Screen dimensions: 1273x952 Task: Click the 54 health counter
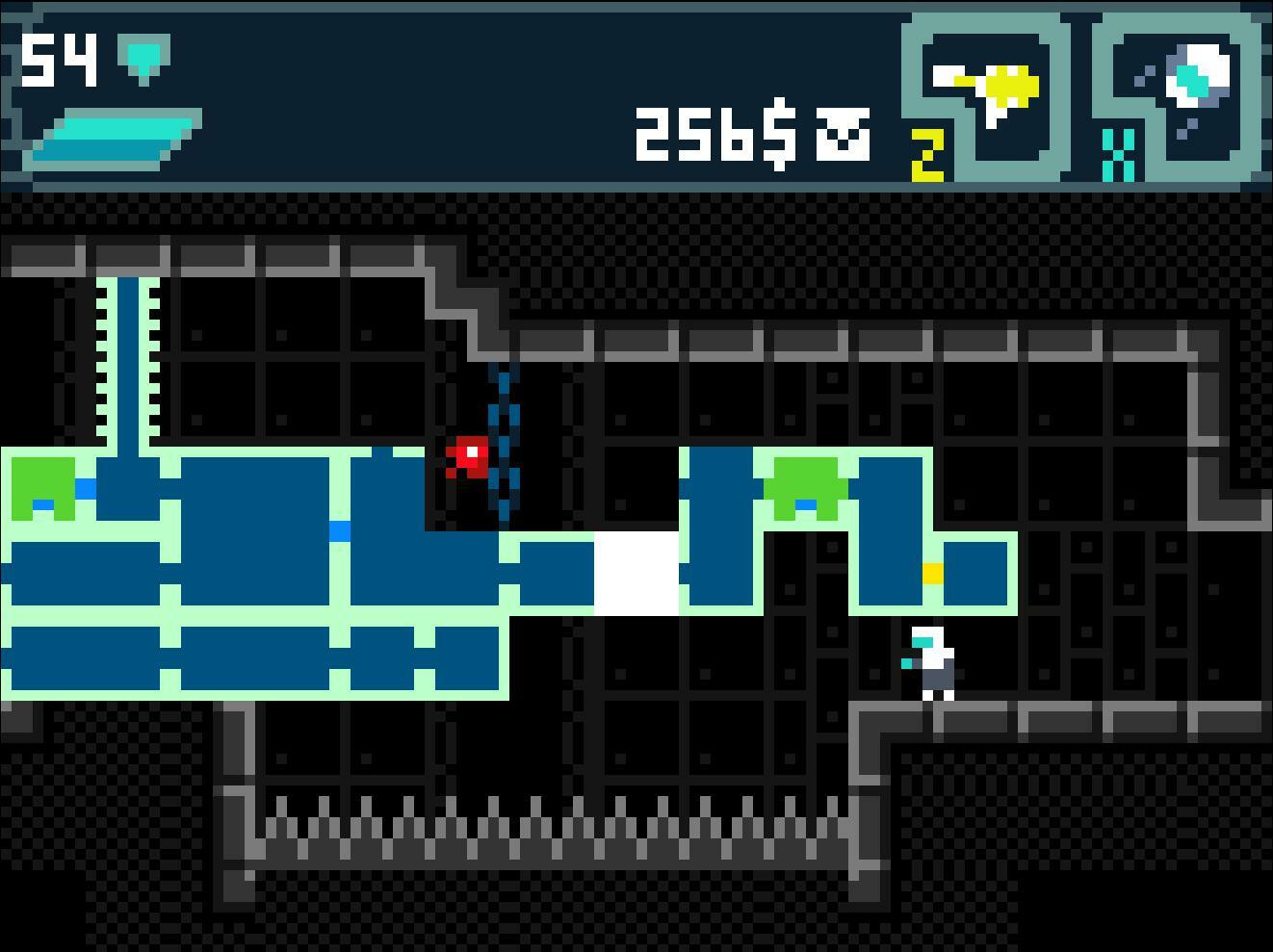58,58
